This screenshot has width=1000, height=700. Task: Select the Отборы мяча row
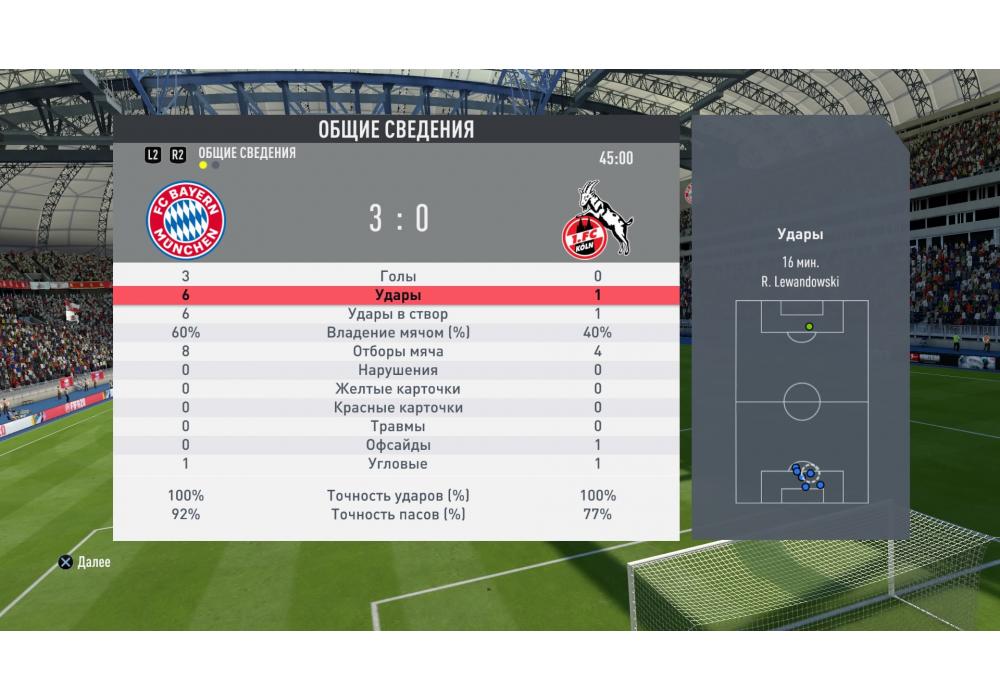tap(397, 352)
